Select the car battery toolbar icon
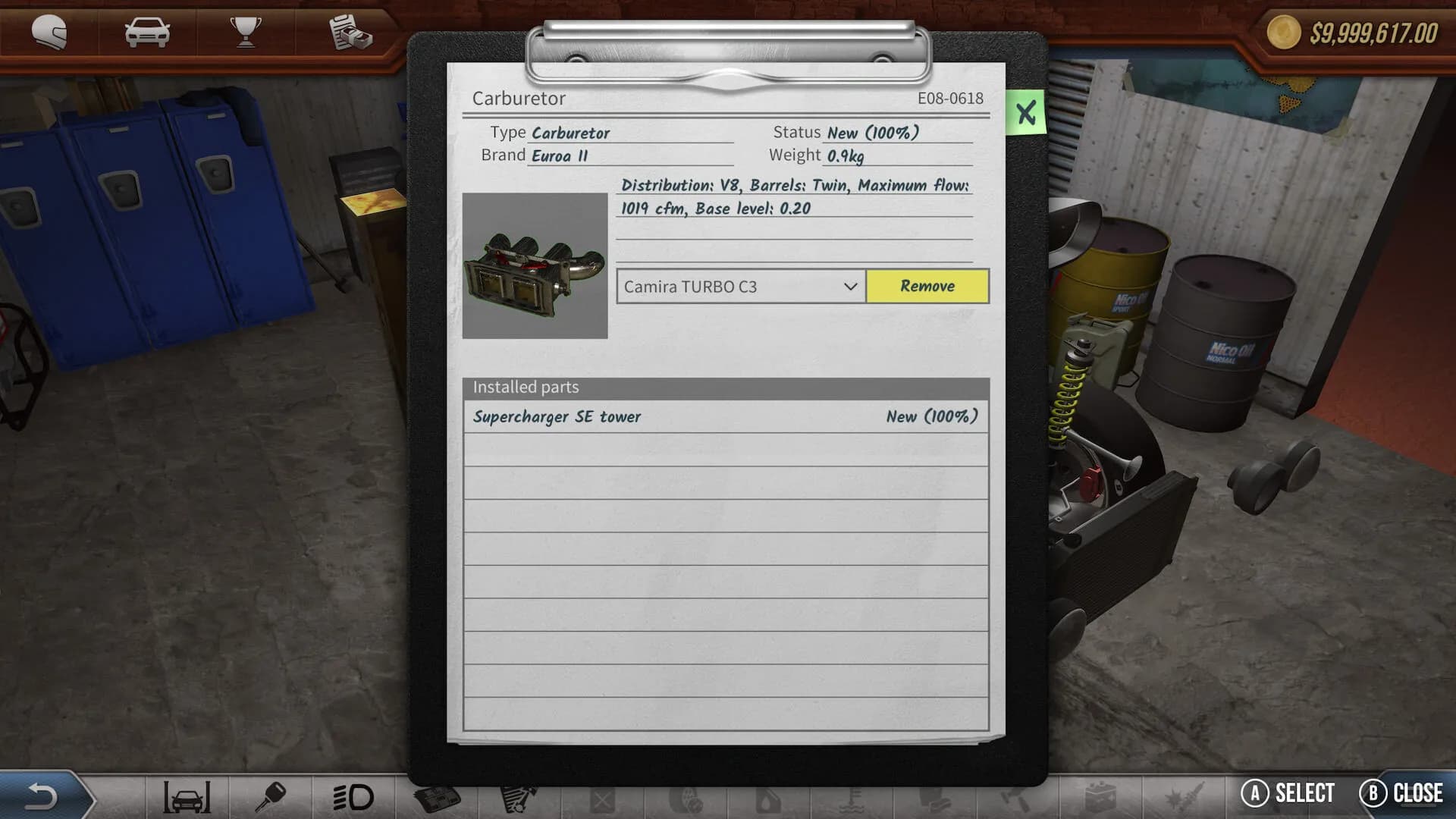This screenshot has width=1456, height=819. pyautogui.click(x=1100, y=797)
